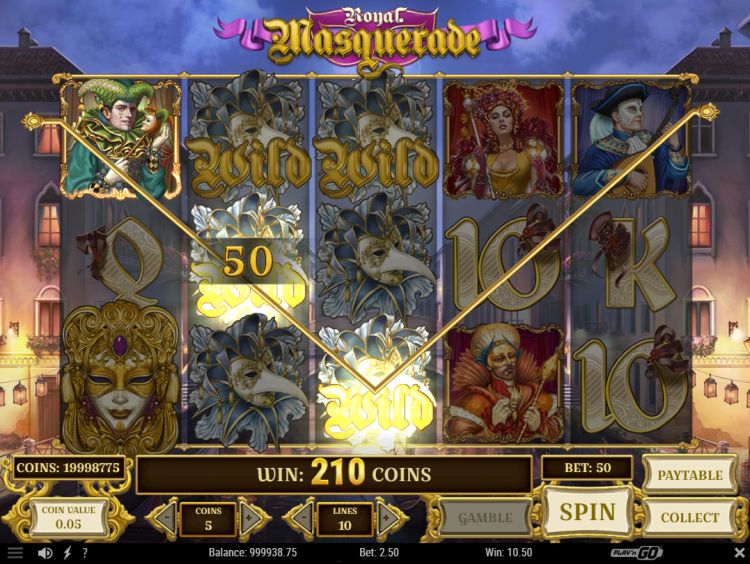Toggle the lightning bolt fast play

(x=66, y=552)
